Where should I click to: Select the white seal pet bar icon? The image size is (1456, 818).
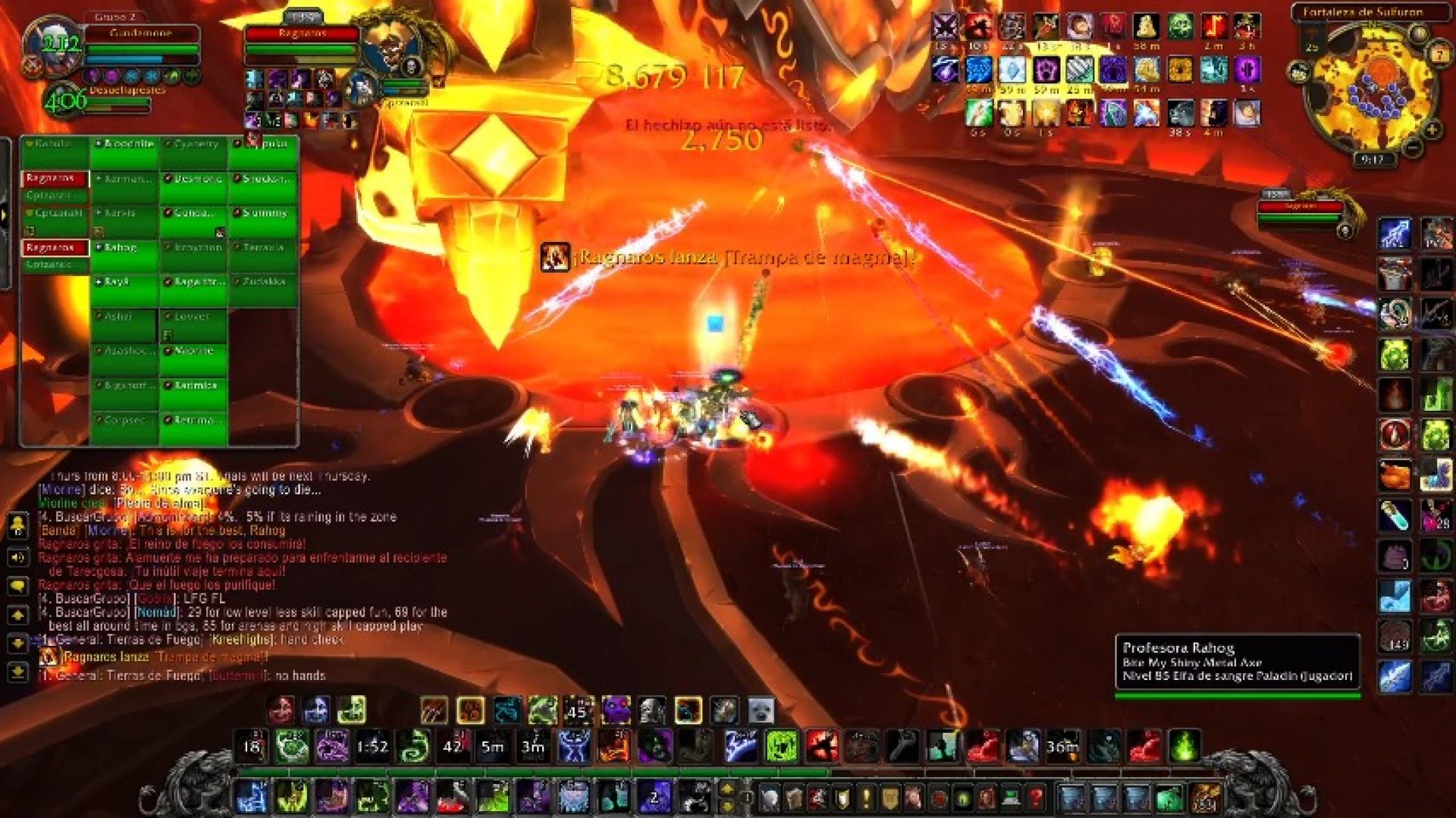click(761, 710)
